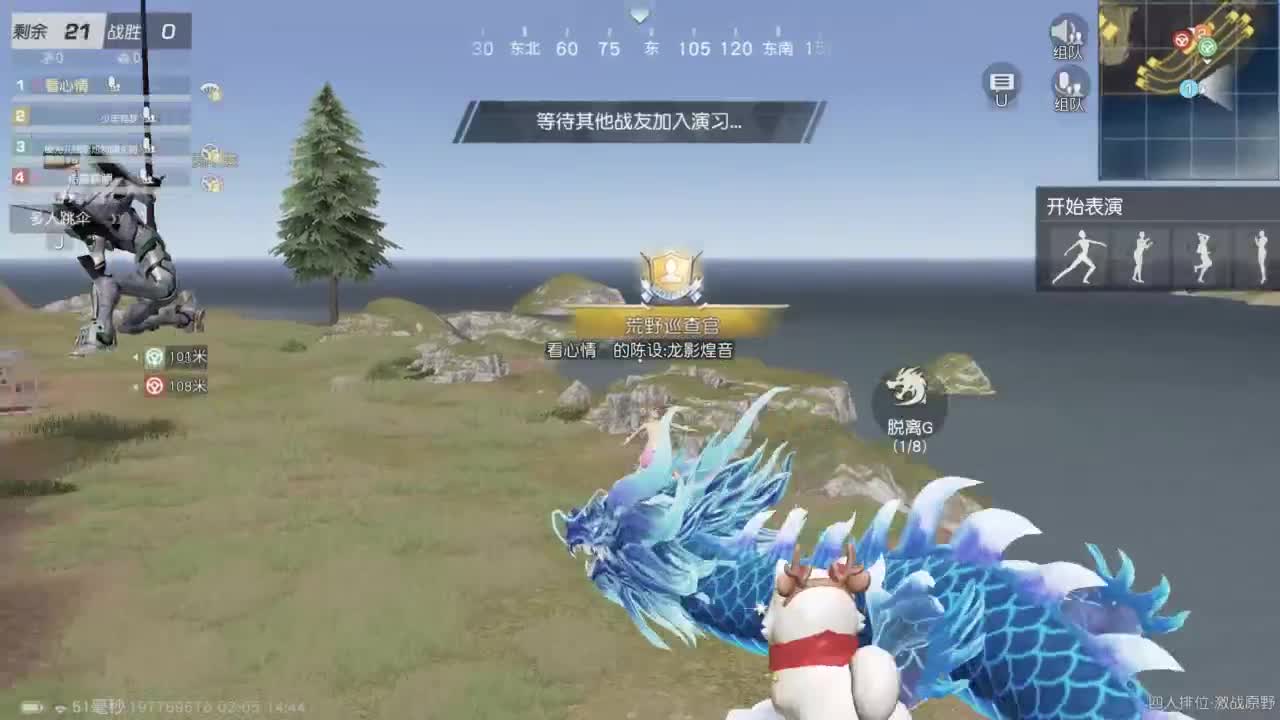
Task: Click player 1's blue marker on the minimap
Action: click(x=1189, y=88)
